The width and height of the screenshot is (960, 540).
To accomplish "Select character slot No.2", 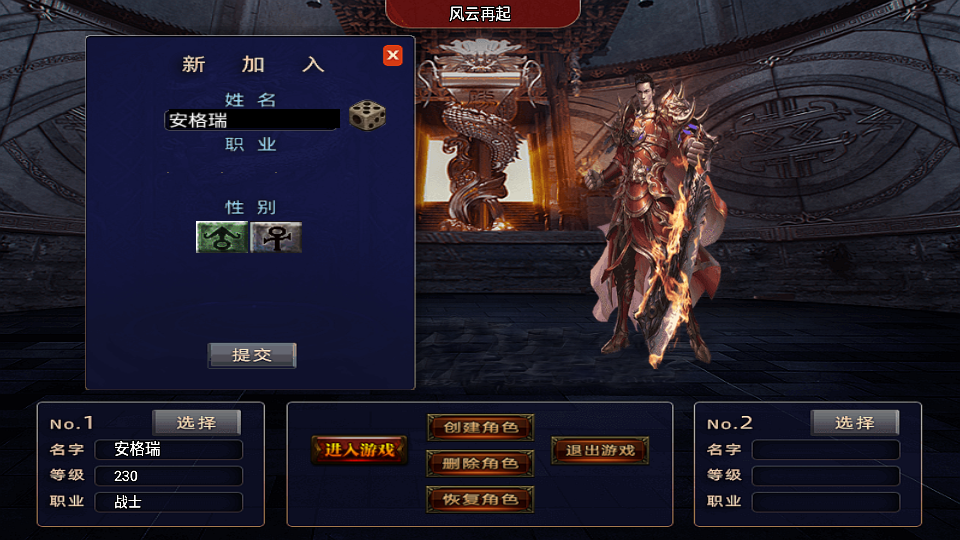I will click(x=855, y=423).
